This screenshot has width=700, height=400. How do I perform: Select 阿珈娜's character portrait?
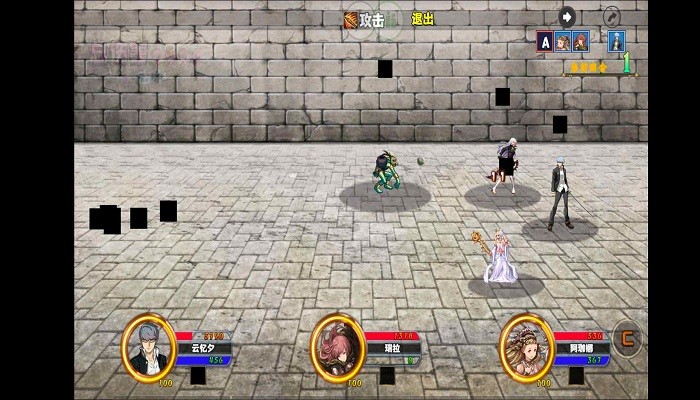click(x=526, y=346)
